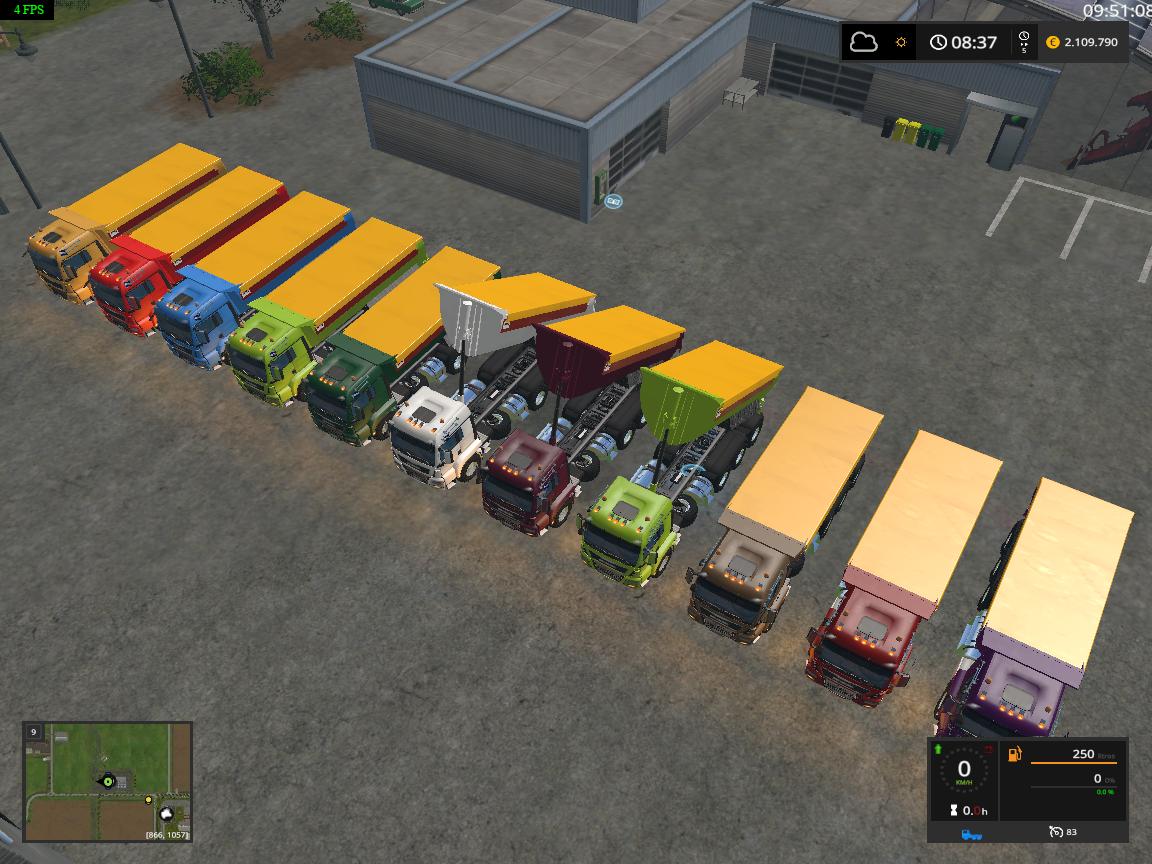Click the orange fuel pump icon

[1014, 754]
